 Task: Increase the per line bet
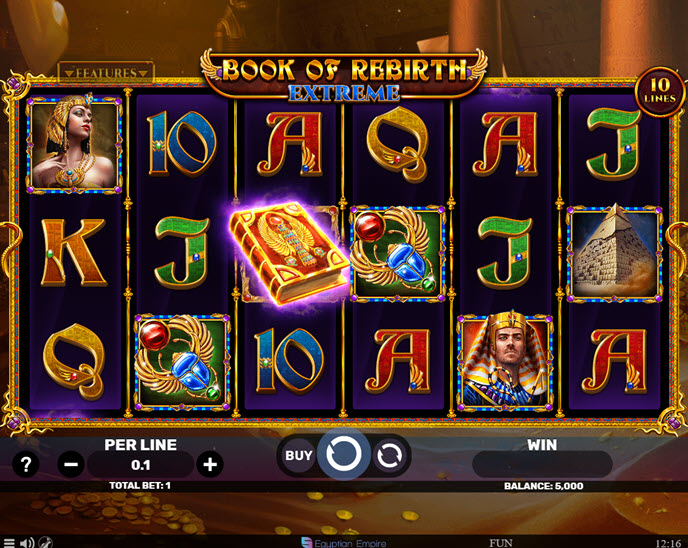pos(209,464)
